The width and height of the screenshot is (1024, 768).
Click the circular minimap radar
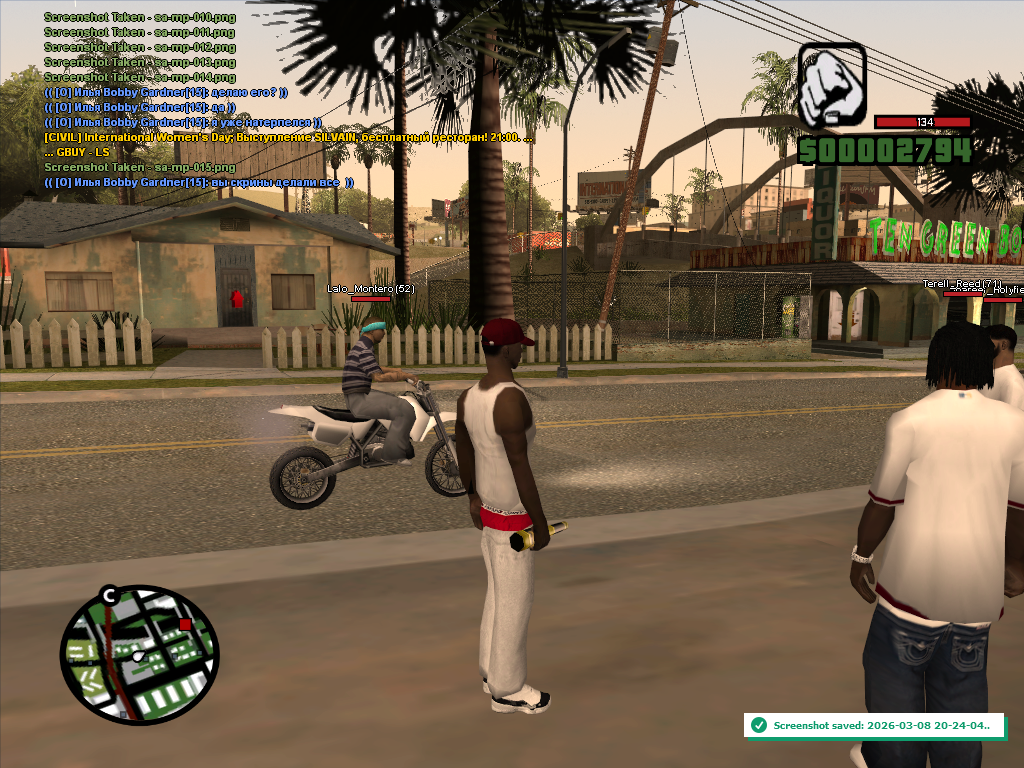click(138, 655)
